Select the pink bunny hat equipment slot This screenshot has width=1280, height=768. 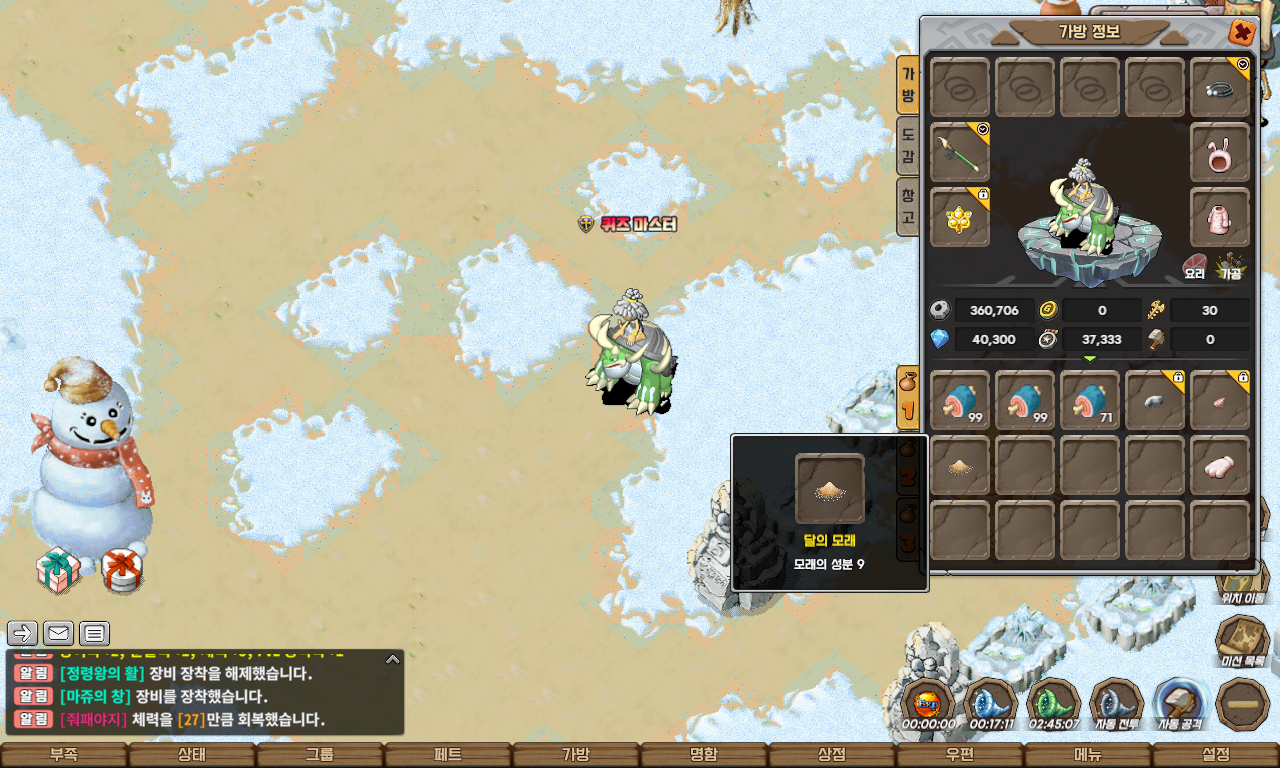(x=1220, y=153)
